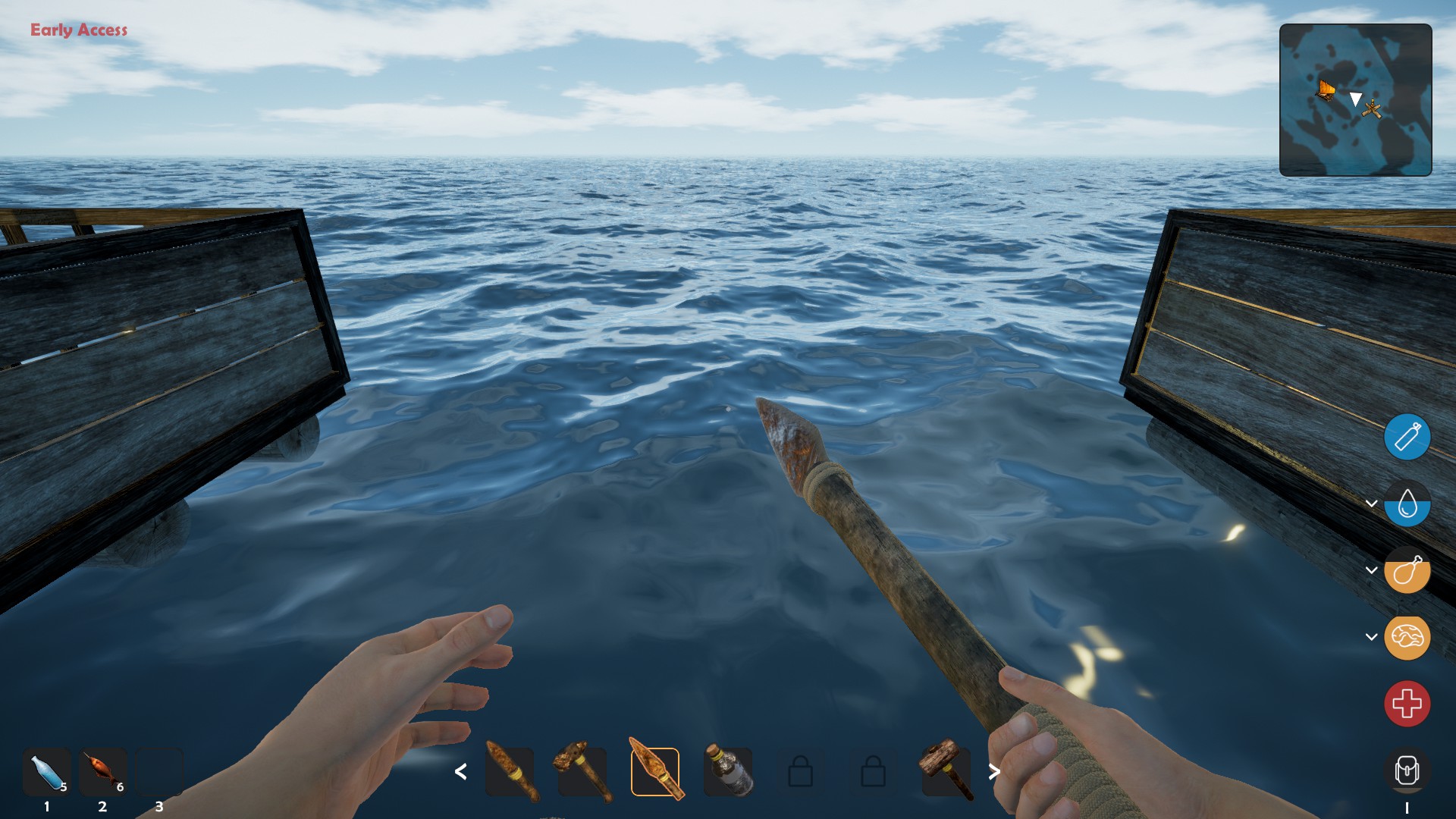
Task: Equip the stone hammer hotbar slot
Action: tap(582, 772)
